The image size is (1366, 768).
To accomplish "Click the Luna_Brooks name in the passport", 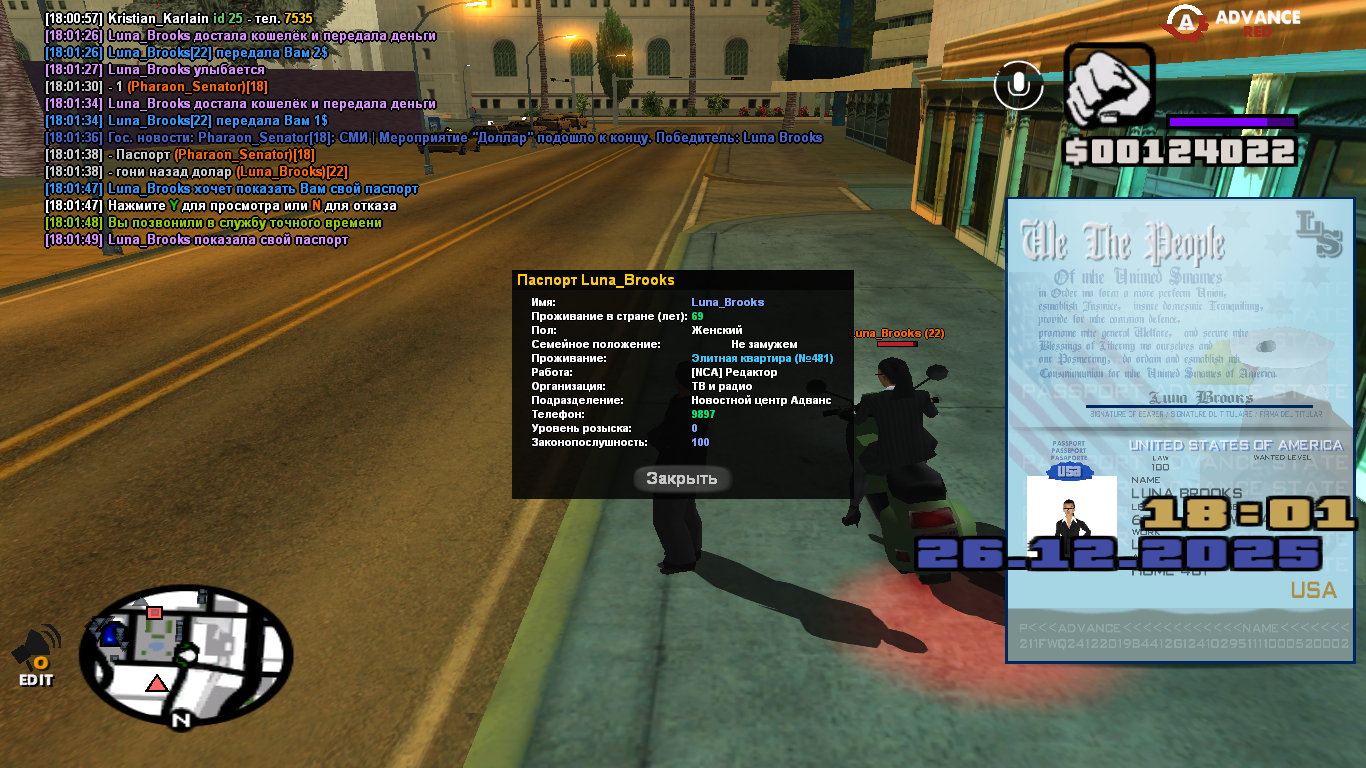I will click(727, 302).
